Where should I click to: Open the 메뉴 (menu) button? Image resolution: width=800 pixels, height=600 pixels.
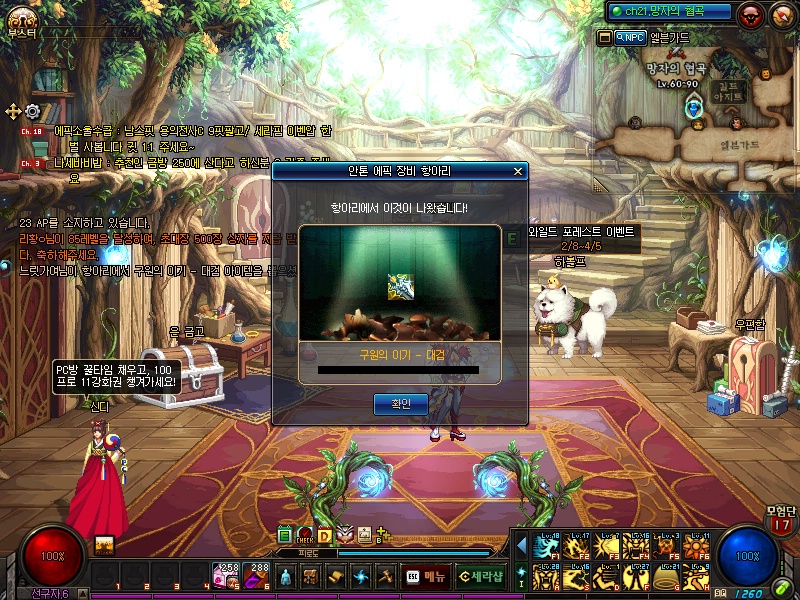tap(426, 576)
